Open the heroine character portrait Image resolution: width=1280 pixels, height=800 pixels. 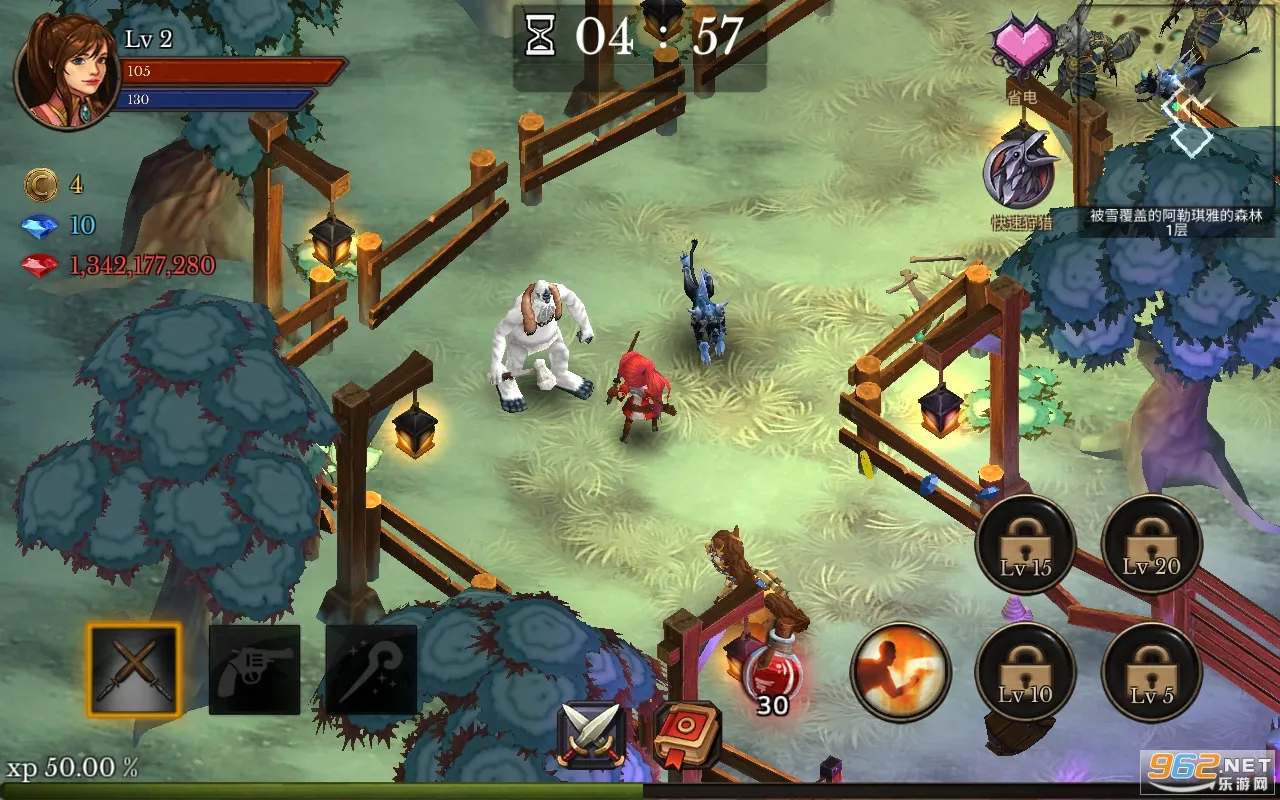tap(66, 72)
